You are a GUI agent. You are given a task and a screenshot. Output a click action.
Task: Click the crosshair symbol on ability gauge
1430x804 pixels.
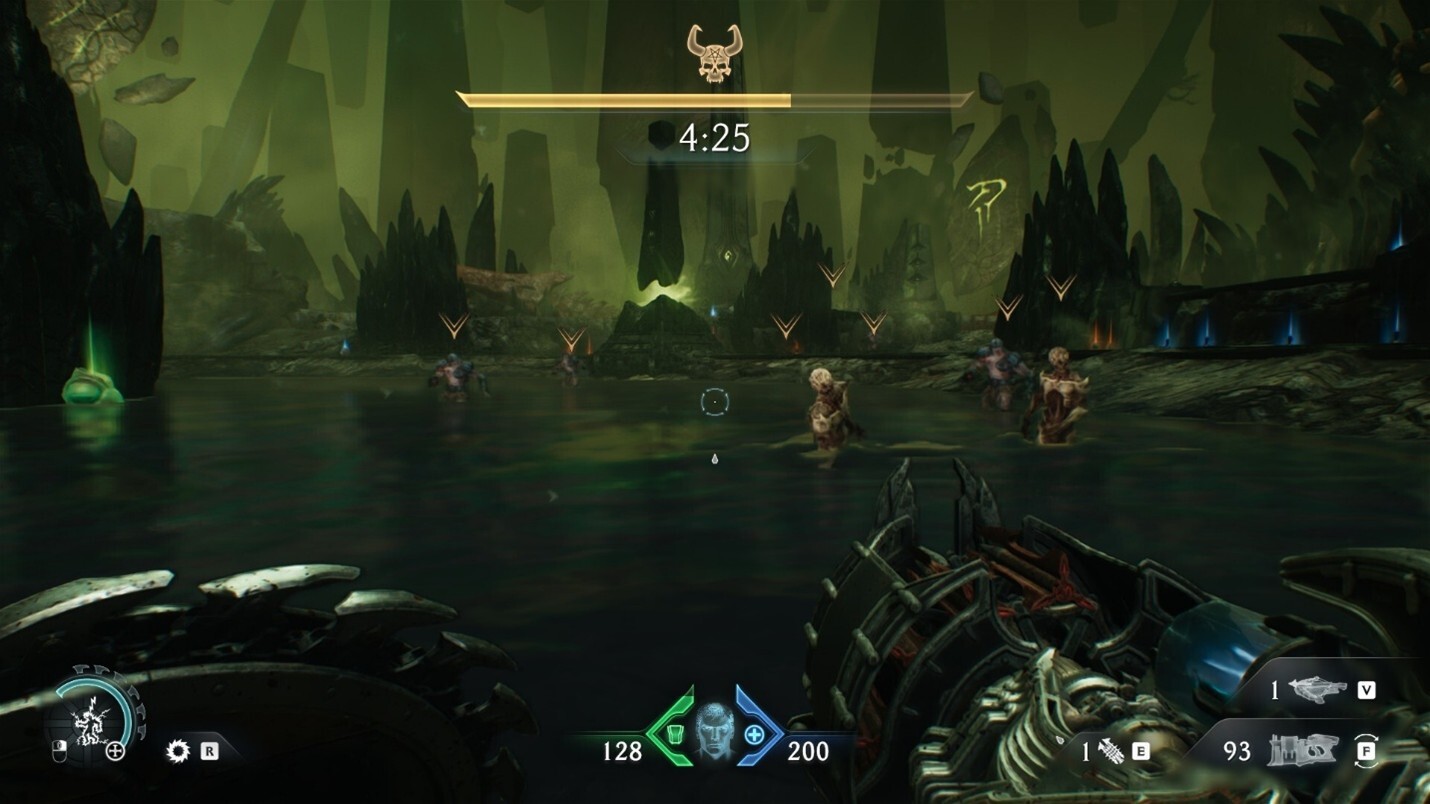[x=116, y=750]
